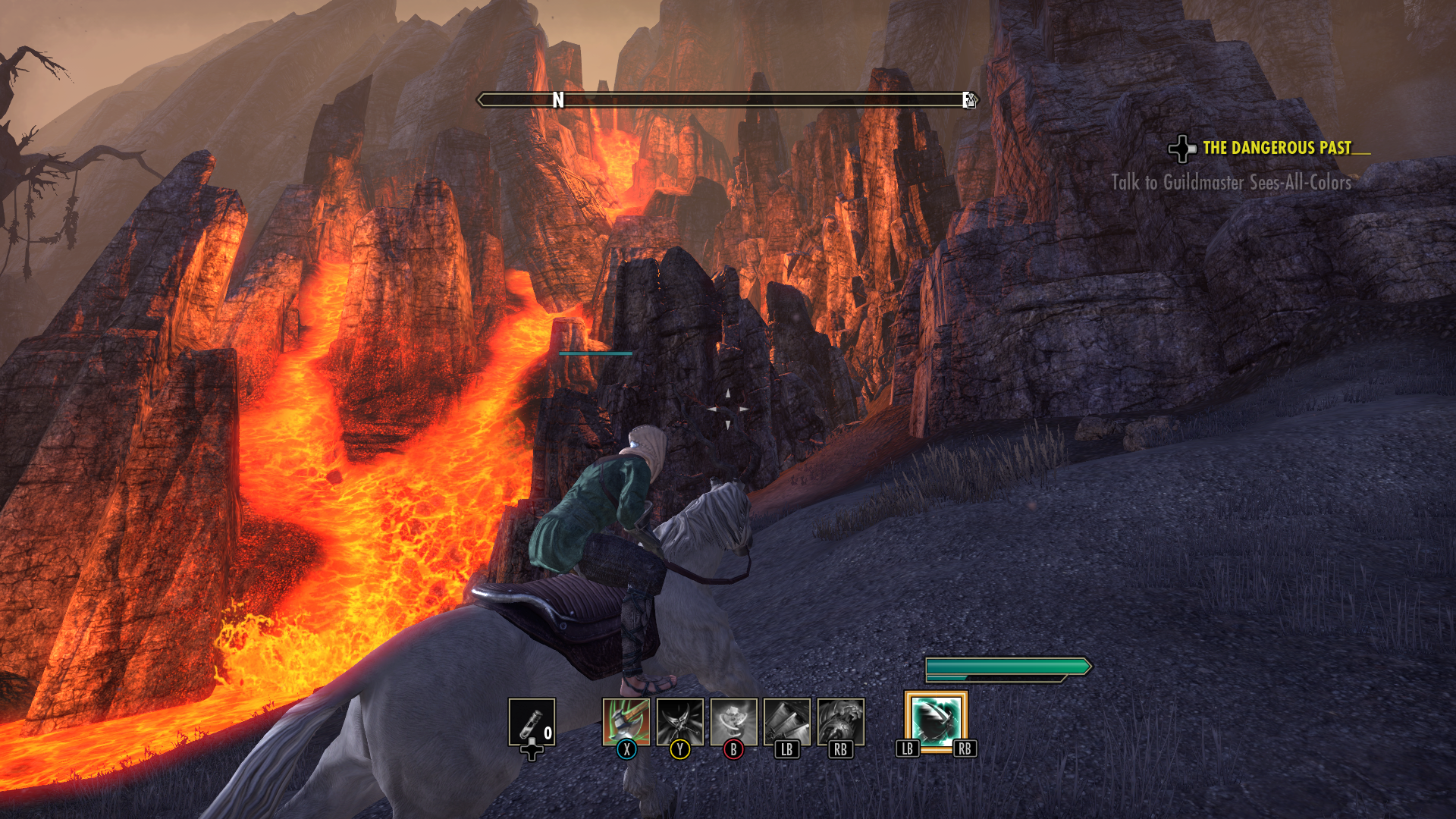Viewport: 1456px width, 819px height.
Task: Select The Dangerous Past quest crosshair icon
Action: pos(1184,149)
